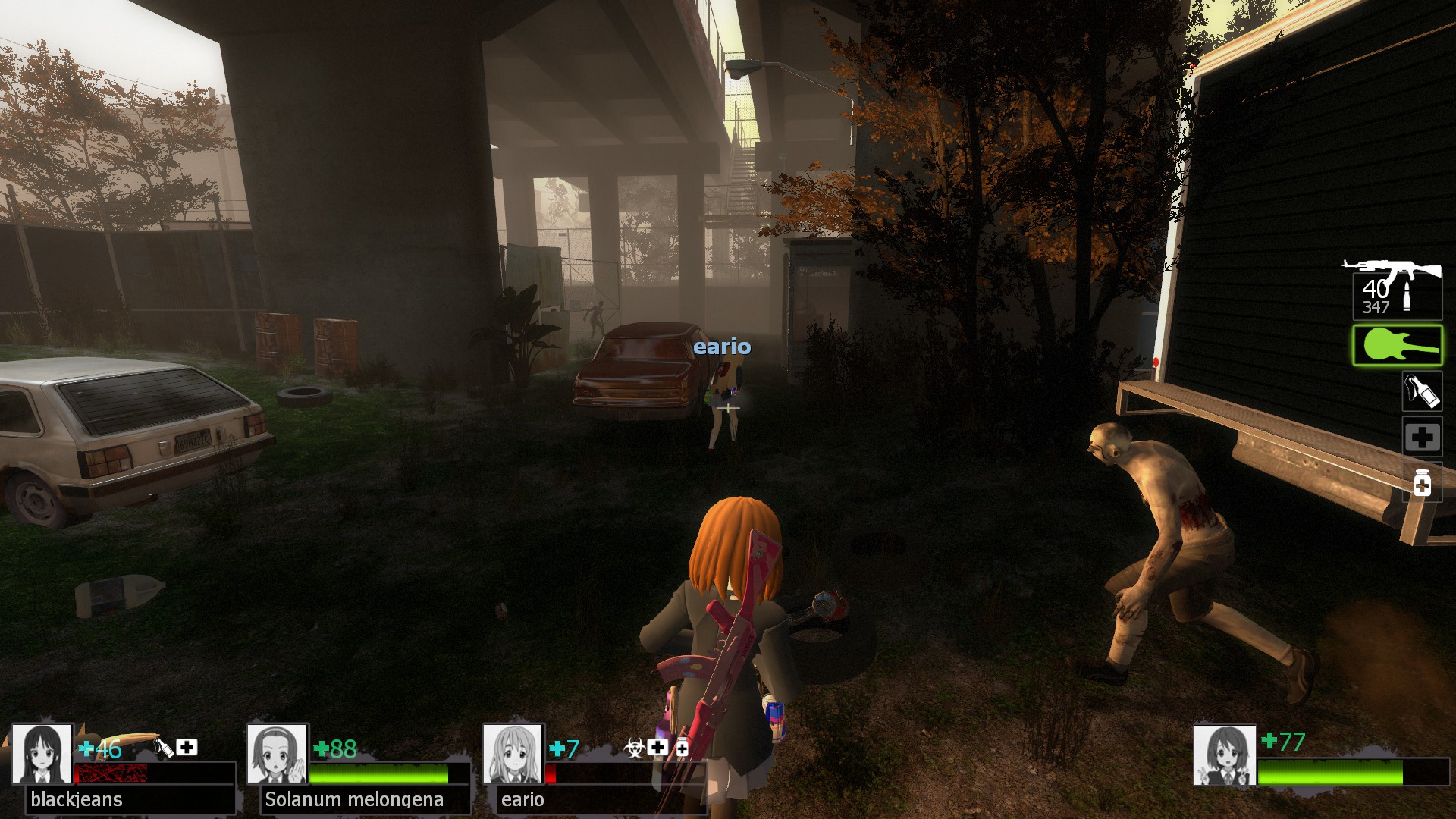Click the Molotov bottle icon next to blackjeans
The width and height of the screenshot is (1456, 819).
(163, 748)
